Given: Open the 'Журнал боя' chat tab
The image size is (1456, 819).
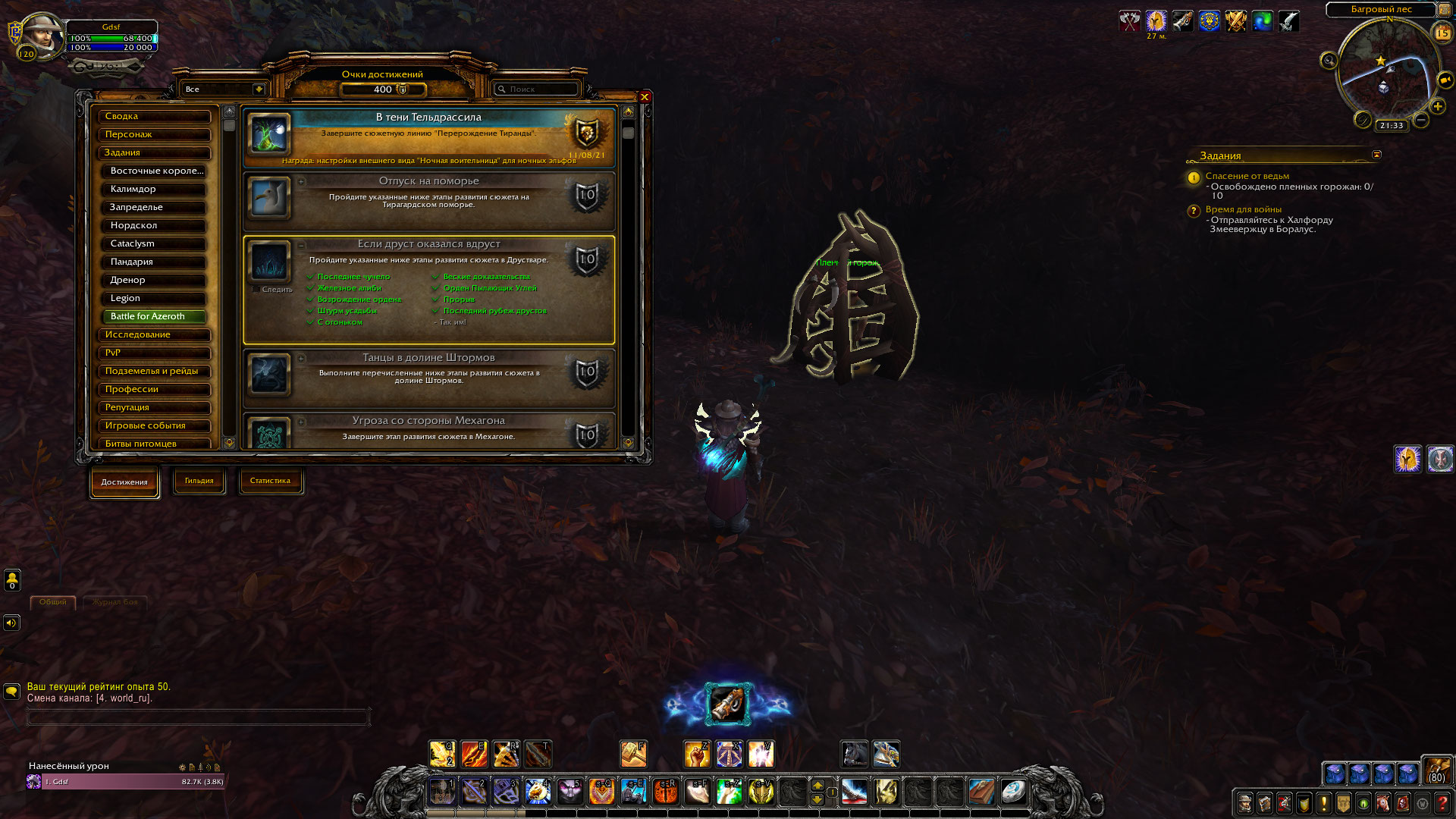Looking at the screenshot, I should click(115, 602).
